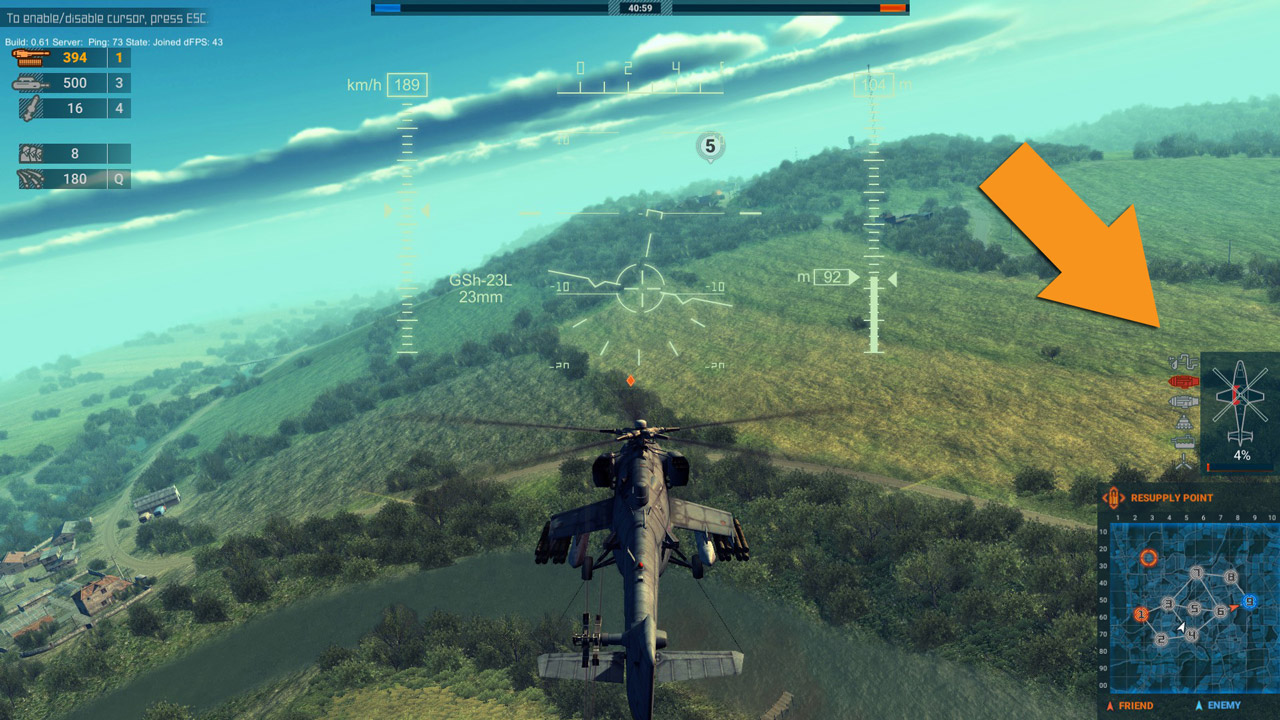
Task: Choose the guided missile slot with 16 ammo
Action: (70, 108)
